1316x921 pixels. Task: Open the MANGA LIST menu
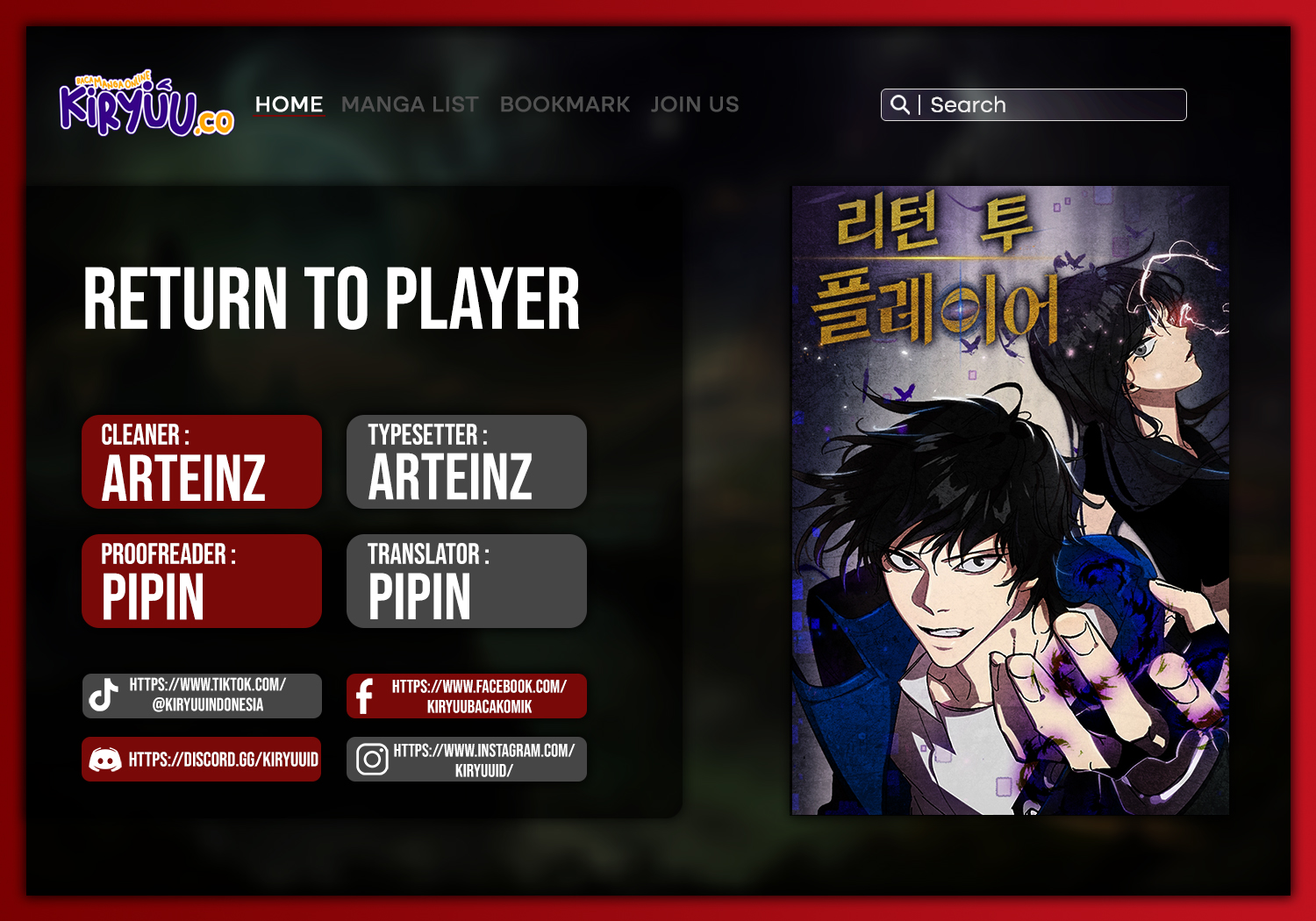click(x=410, y=104)
